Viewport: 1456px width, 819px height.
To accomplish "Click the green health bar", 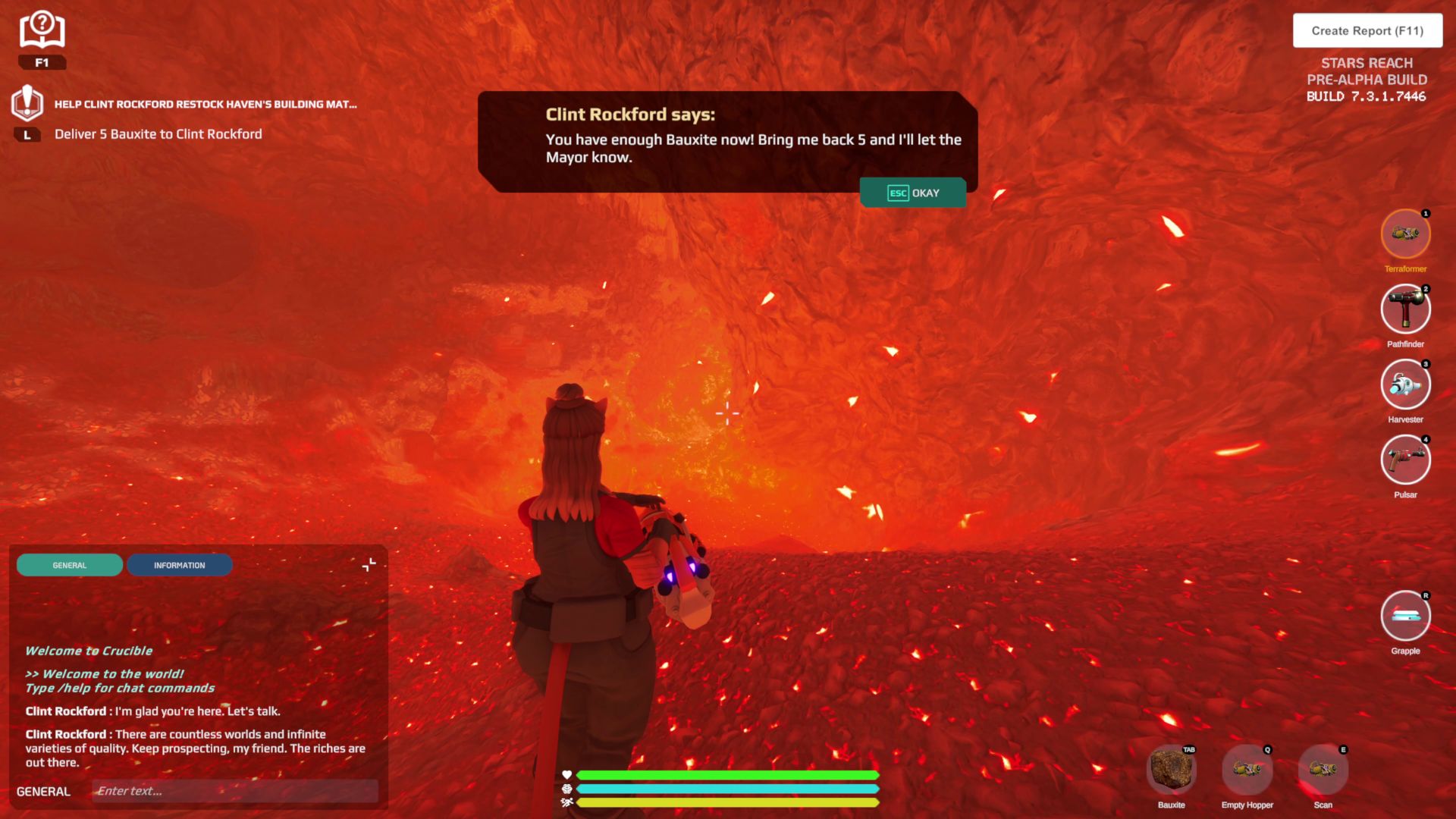I will pyautogui.click(x=726, y=775).
